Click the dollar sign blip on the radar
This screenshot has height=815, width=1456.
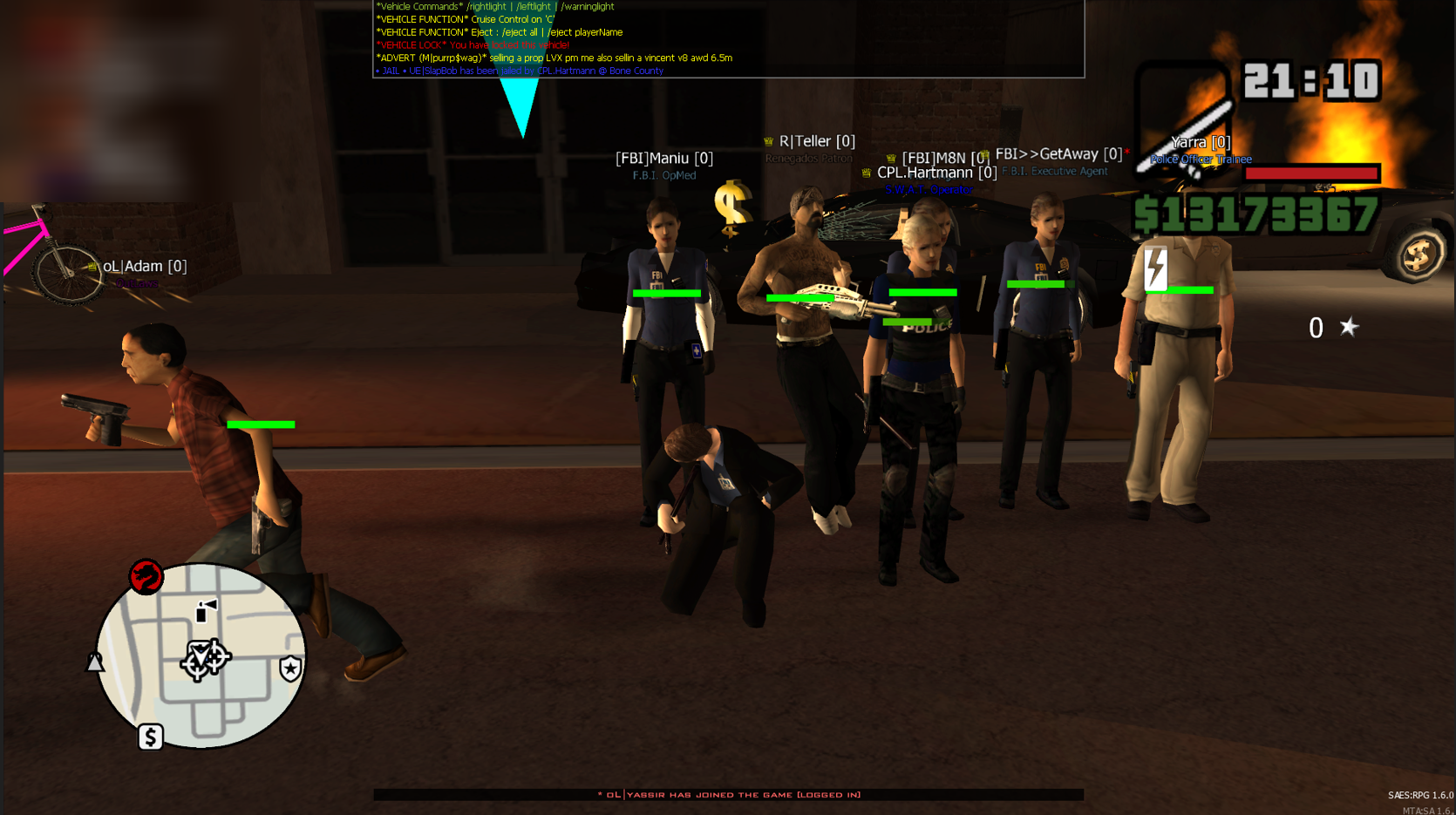(x=151, y=737)
